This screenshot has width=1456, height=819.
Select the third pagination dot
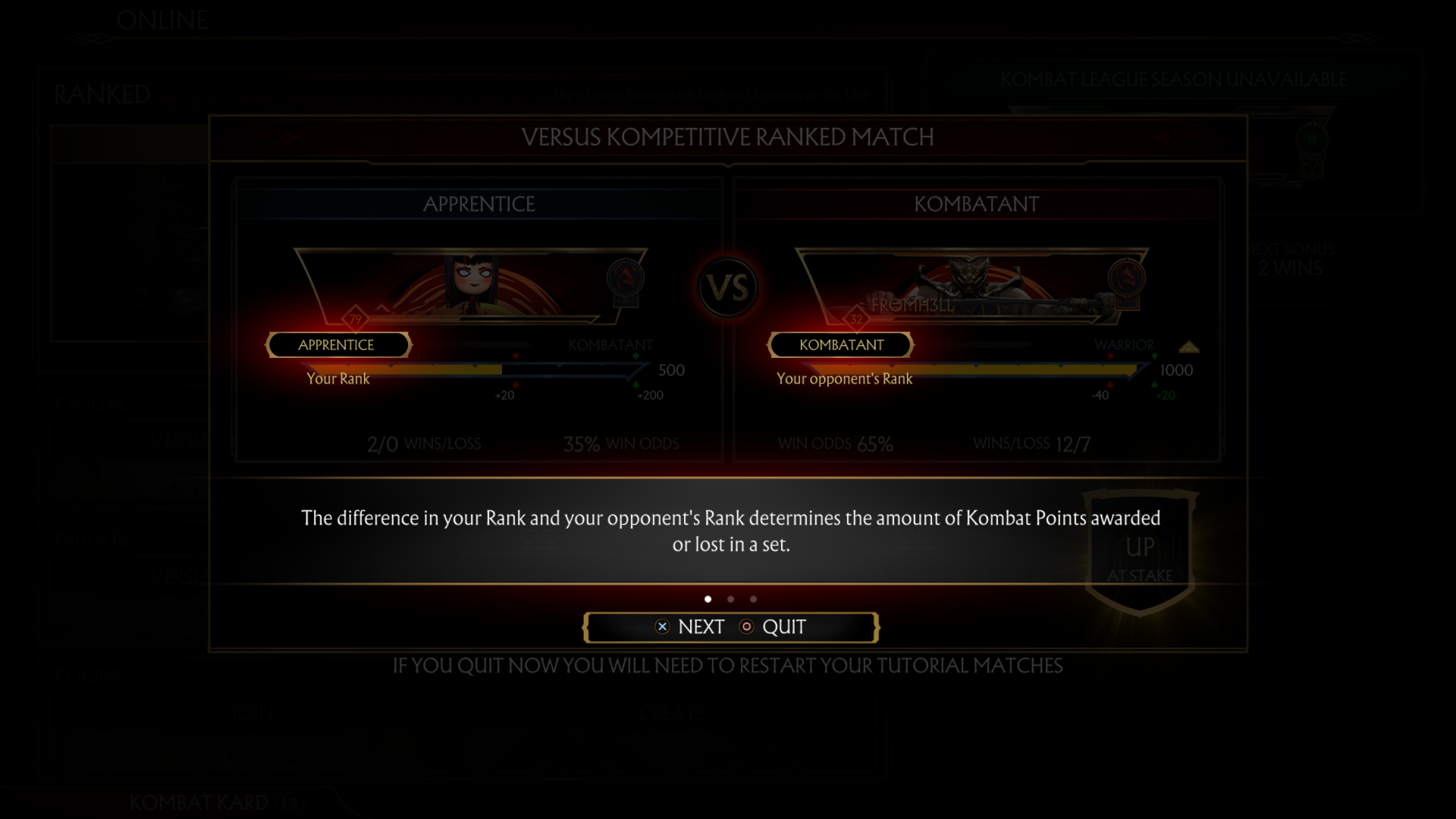(753, 599)
